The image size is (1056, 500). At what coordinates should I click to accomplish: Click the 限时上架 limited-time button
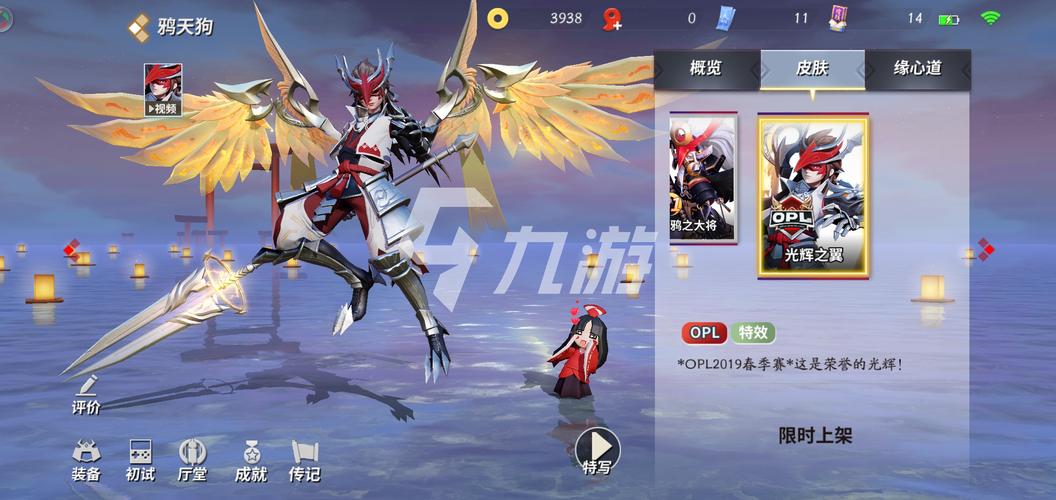[x=815, y=435]
